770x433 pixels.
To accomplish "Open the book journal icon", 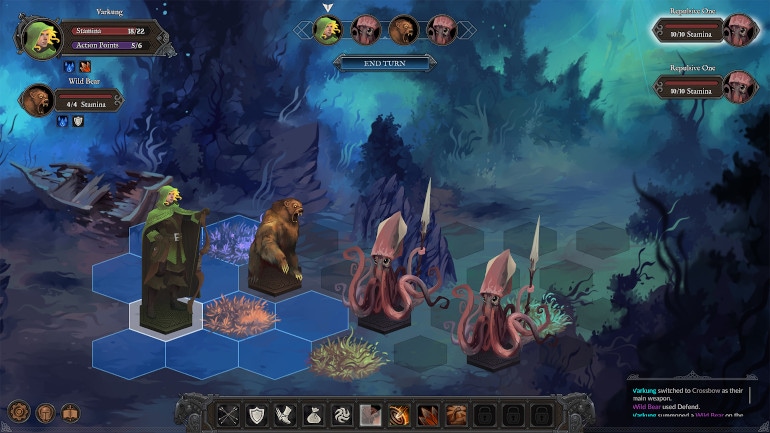I will pos(70,412).
